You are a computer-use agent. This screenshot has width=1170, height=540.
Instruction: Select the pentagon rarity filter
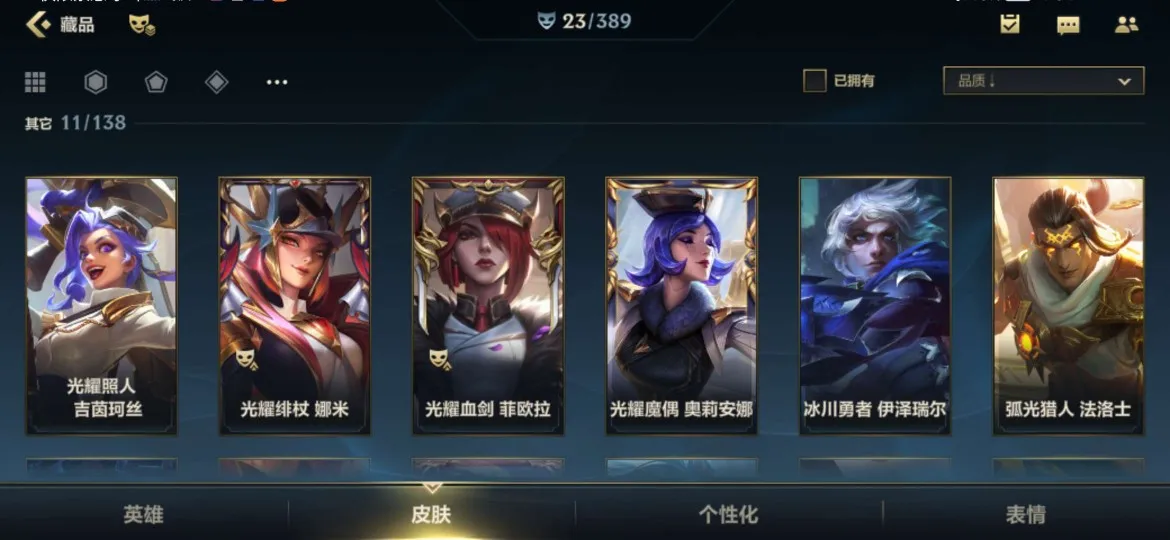click(x=156, y=82)
